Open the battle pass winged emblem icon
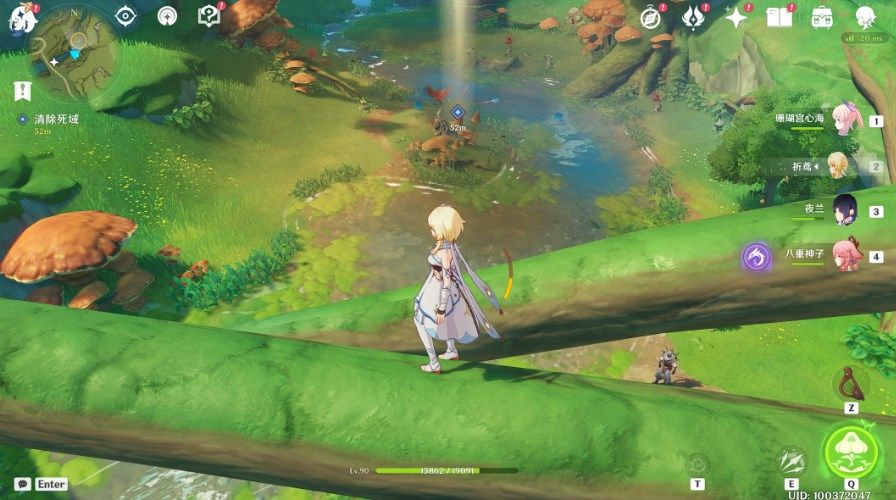The image size is (896, 500). [693, 17]
